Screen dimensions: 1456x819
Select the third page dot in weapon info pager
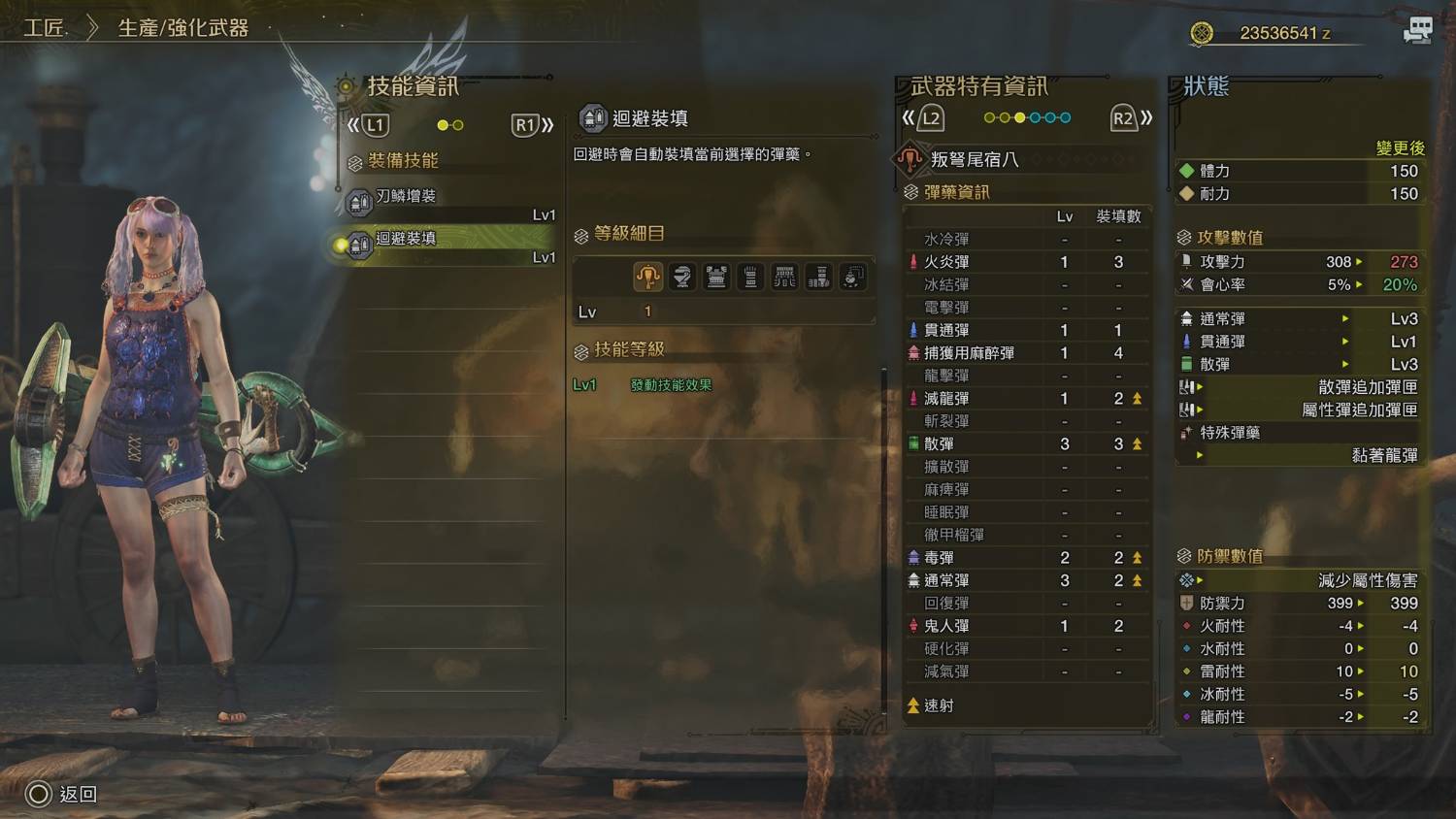coord(1019,117)
